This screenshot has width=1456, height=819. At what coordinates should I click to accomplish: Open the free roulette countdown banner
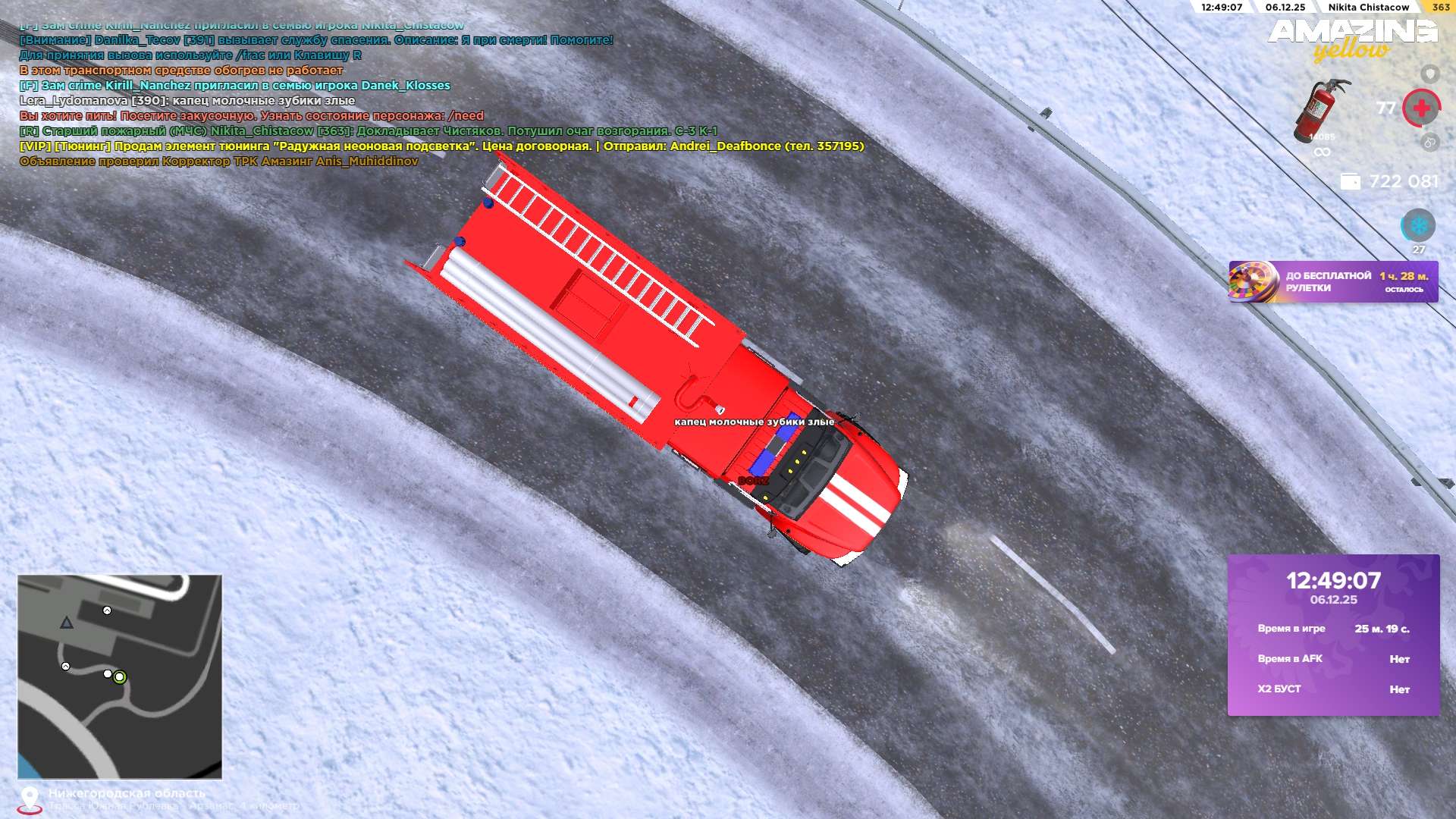coord(1333,282)
